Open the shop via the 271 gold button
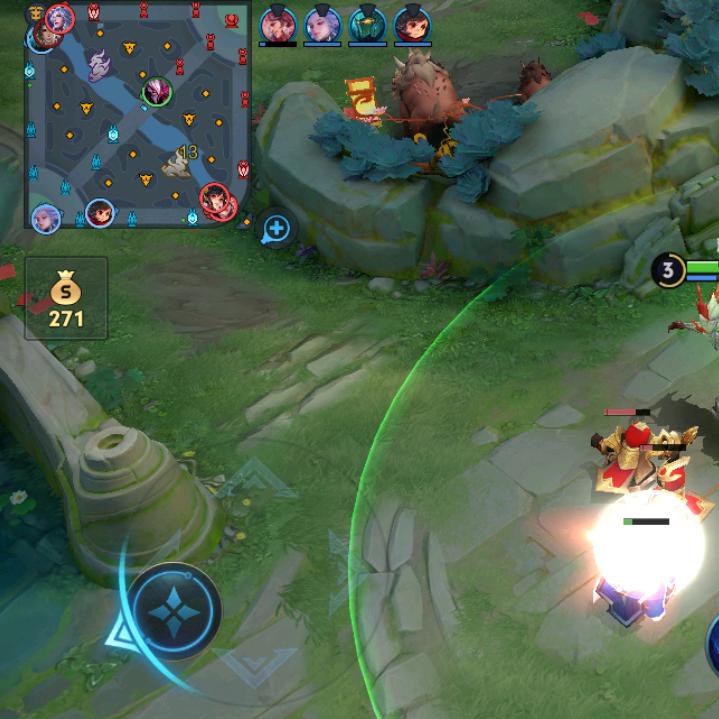 (66, 298)
